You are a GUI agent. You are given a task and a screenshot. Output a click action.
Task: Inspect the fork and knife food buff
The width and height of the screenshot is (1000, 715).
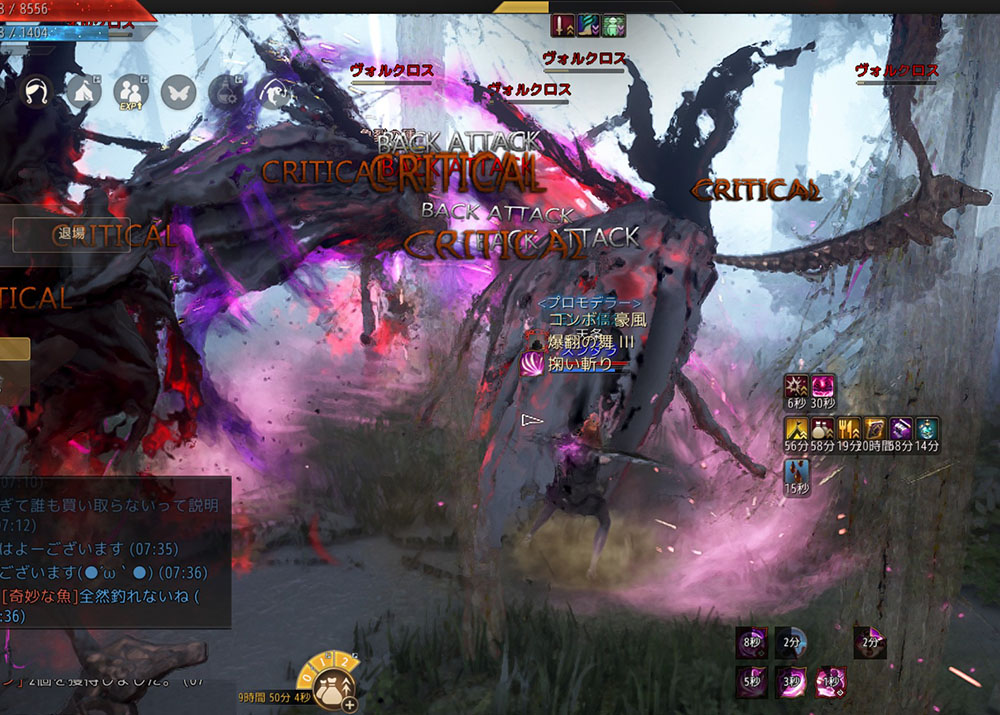849,429
